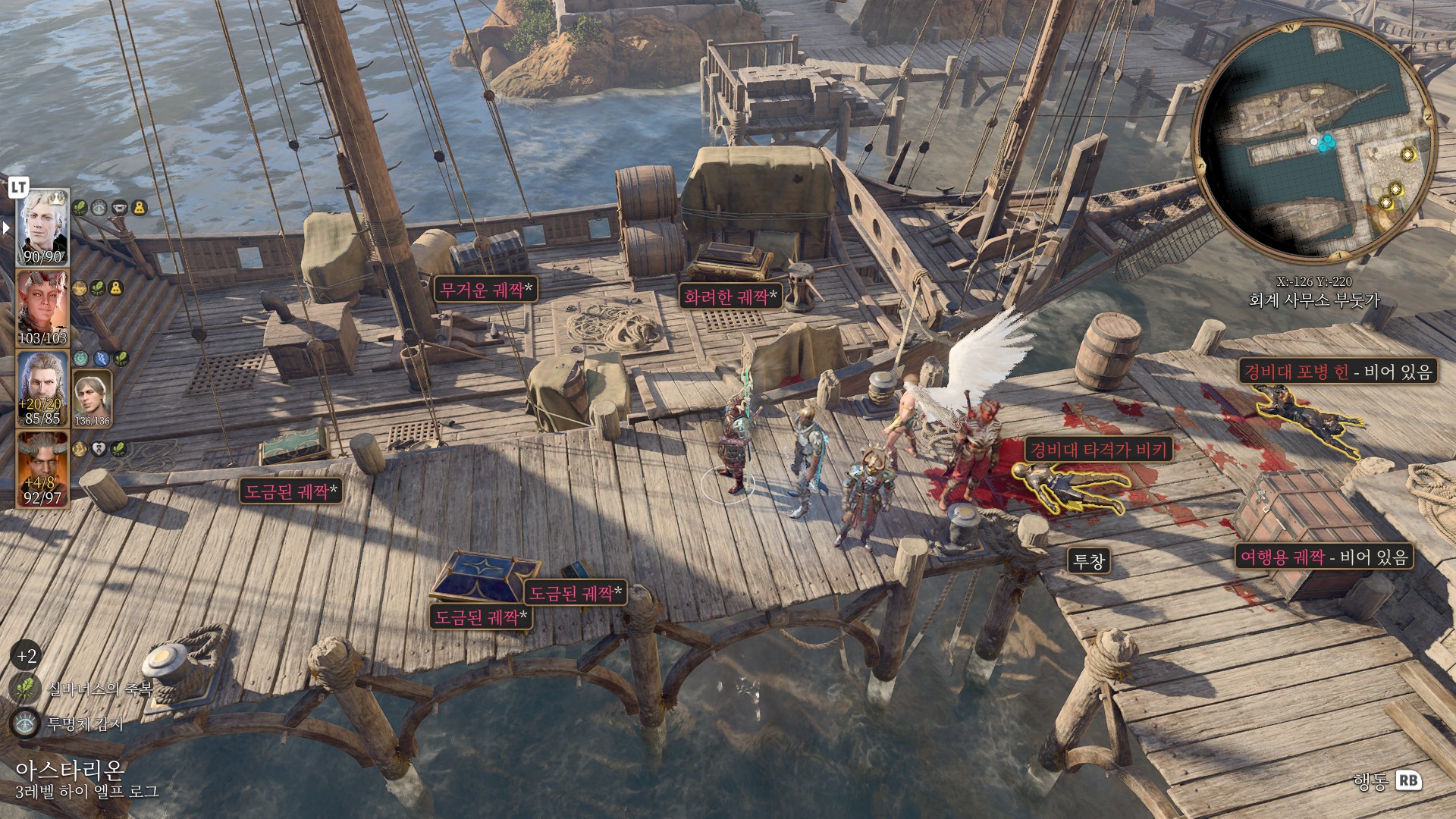Click Astarion's yellow pawn status icon
The image size is (1456, 819).
click(x=140, y=207)
